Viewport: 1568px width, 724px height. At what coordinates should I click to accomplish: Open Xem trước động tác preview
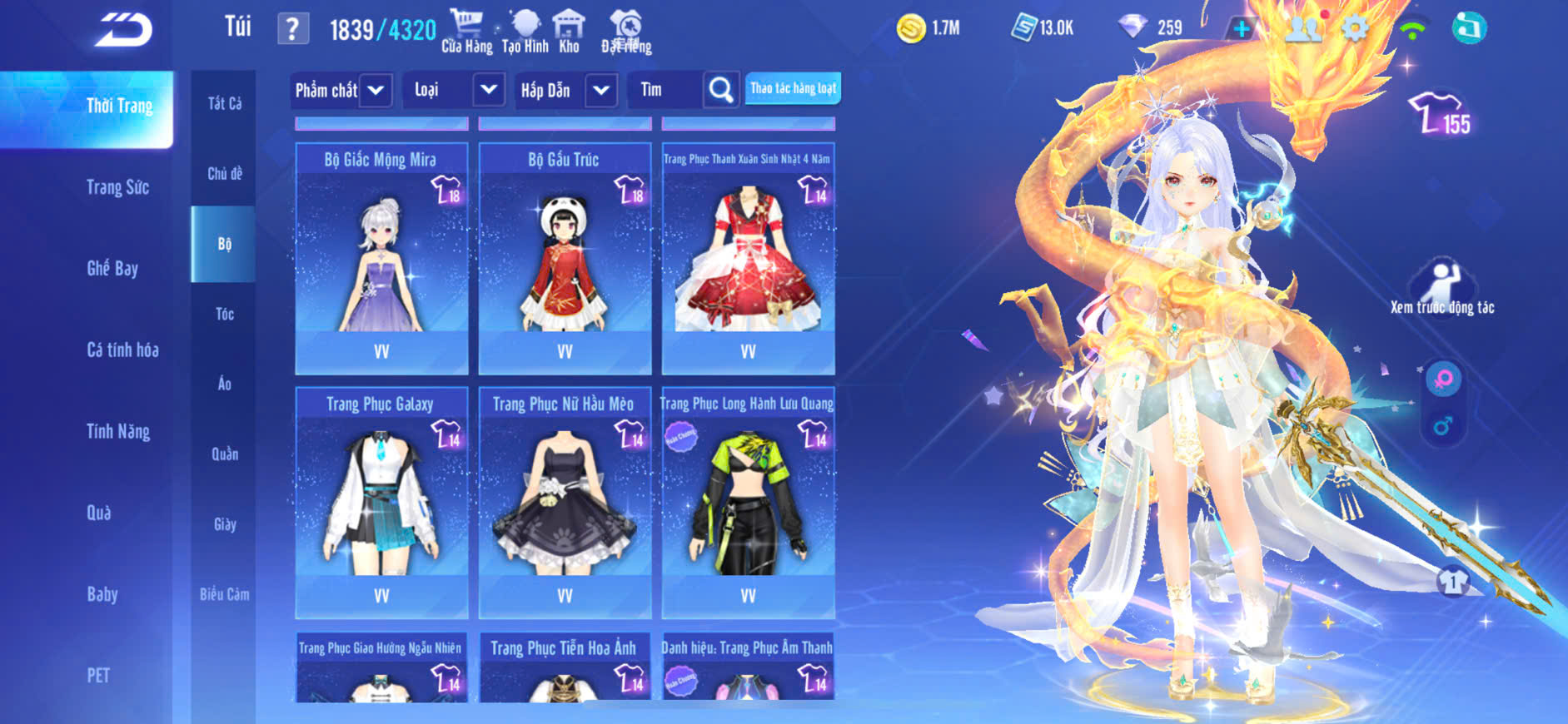pos(1442,288)
